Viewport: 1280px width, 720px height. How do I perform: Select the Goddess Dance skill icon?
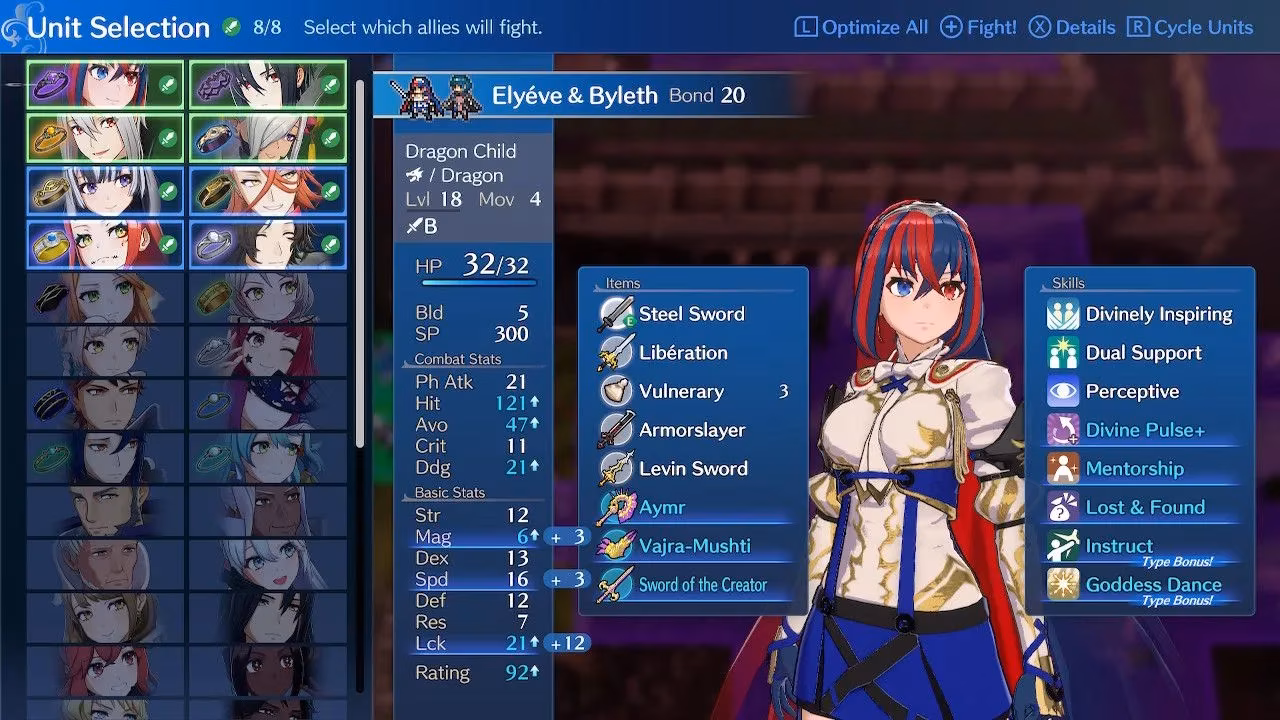point(1064,584)
